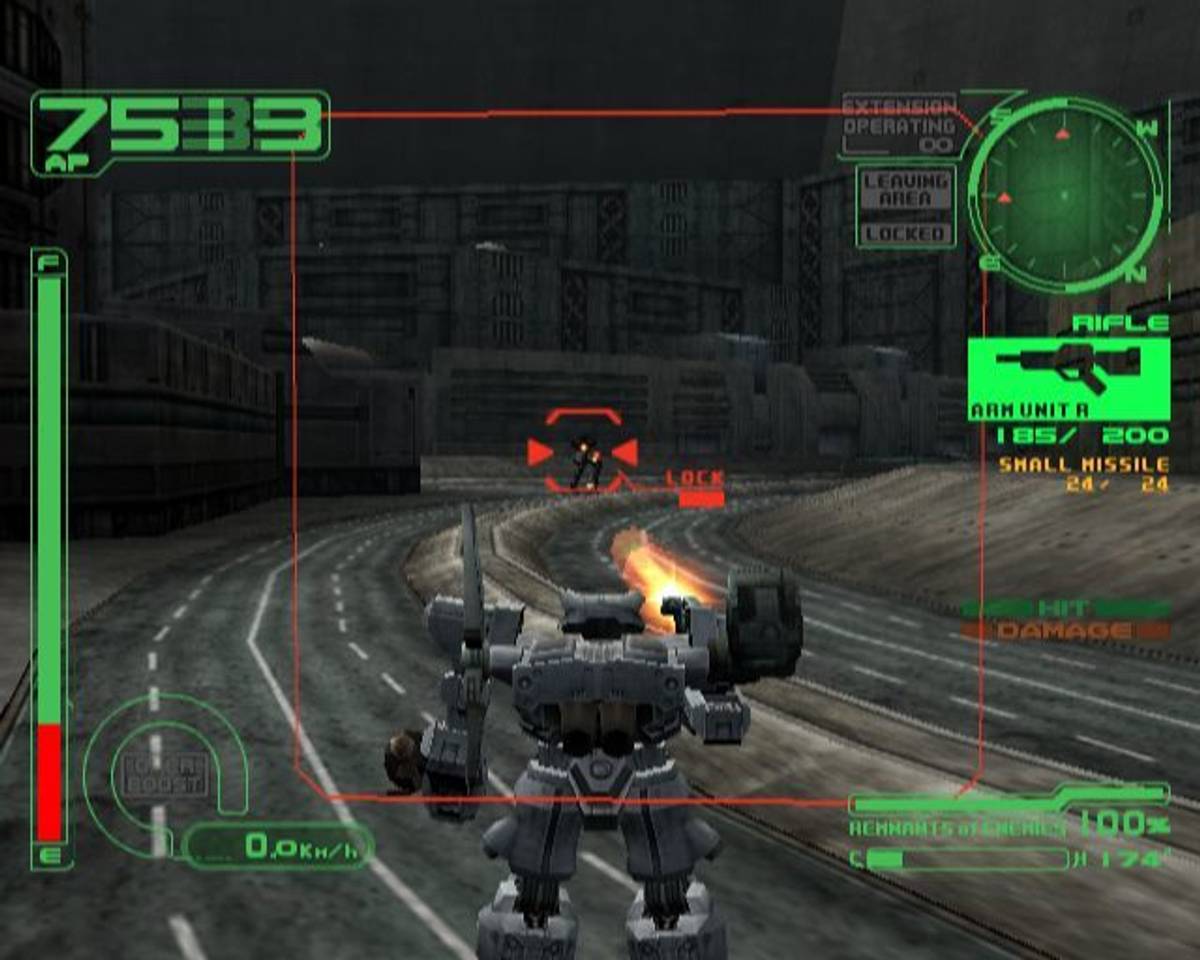Screen dimensions: 1200x960
Task: Open the Extension Operating panel
Action: 899,125
